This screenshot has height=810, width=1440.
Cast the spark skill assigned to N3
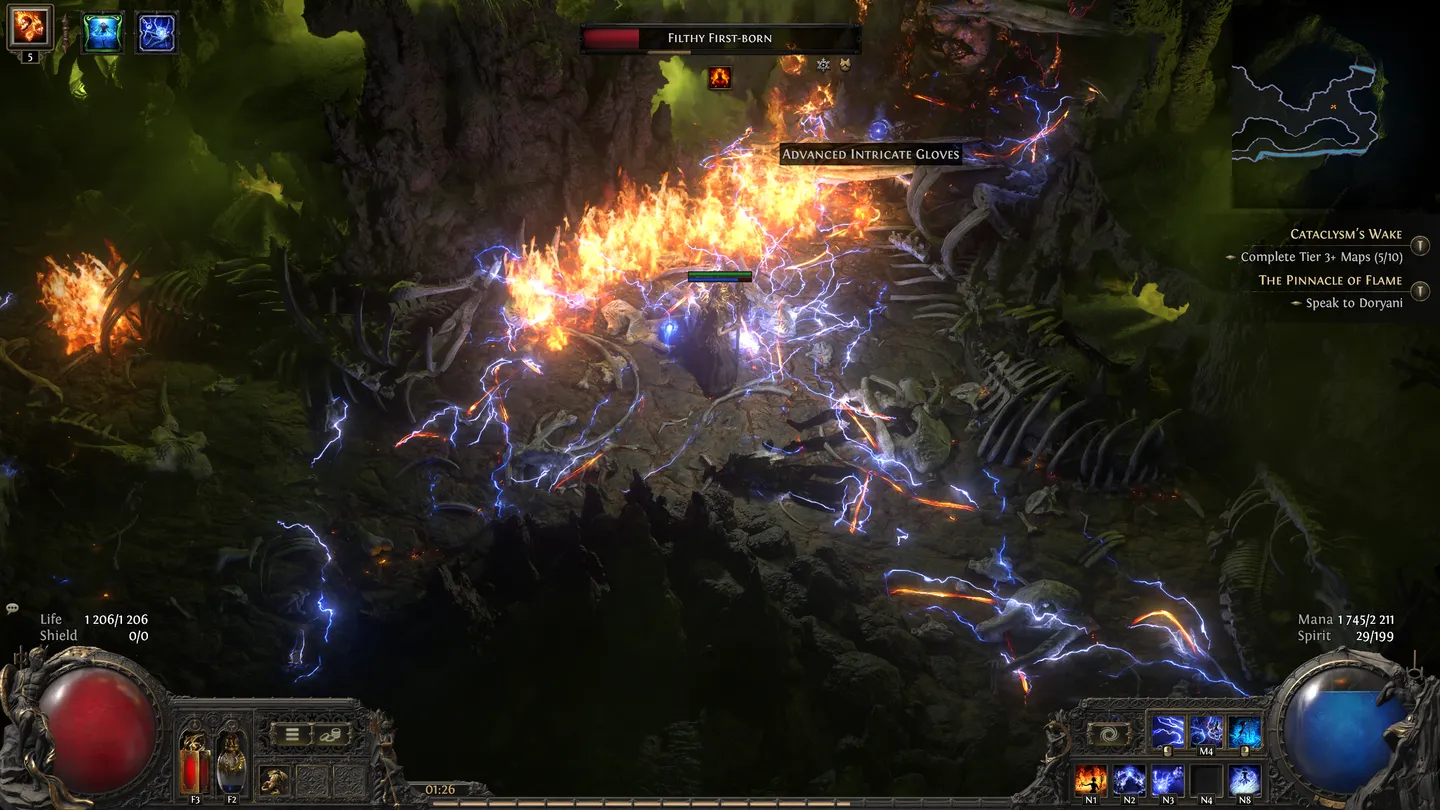point(1166,780)
